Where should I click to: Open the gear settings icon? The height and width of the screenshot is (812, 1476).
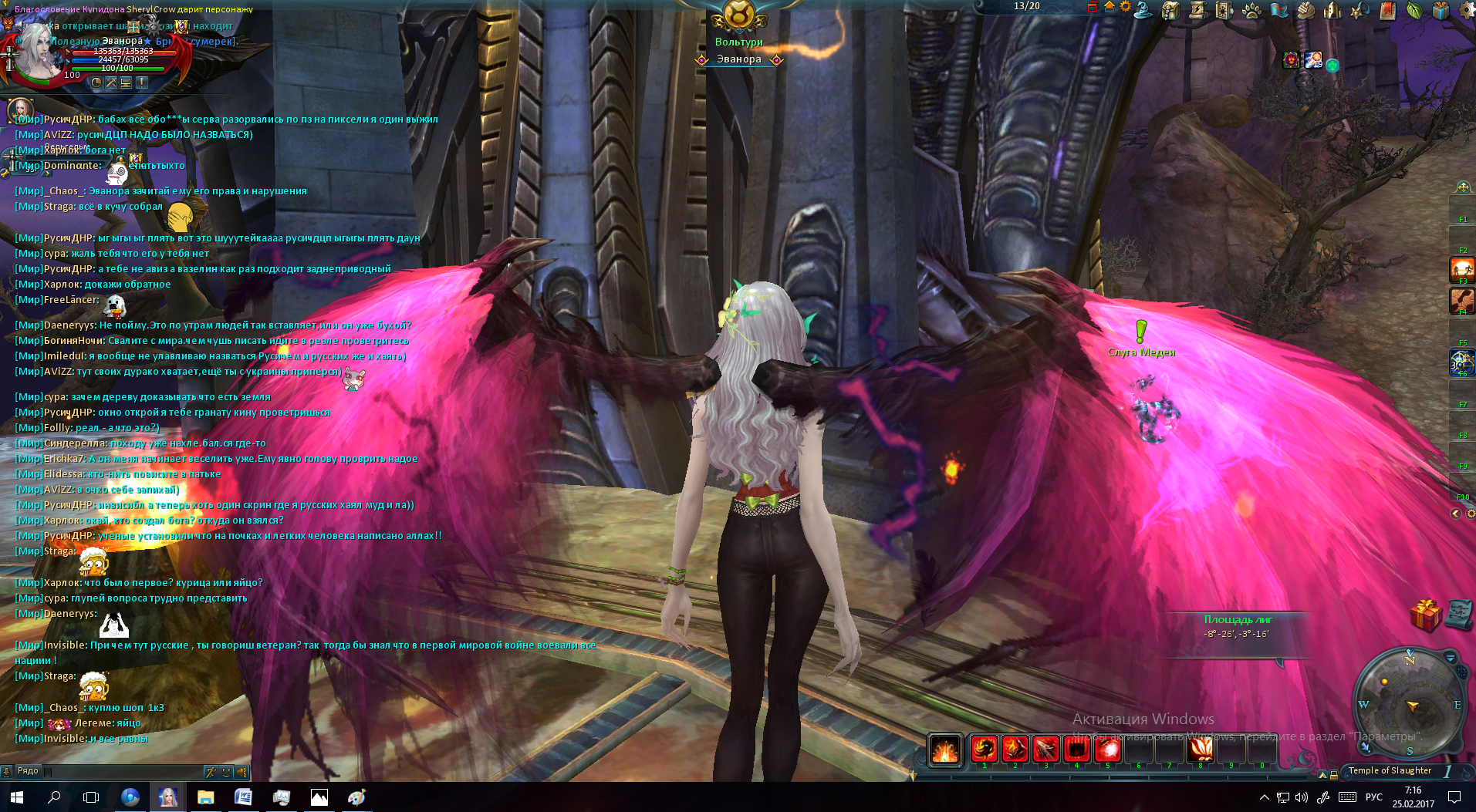pyautogui.click(x=1468, y=10)
